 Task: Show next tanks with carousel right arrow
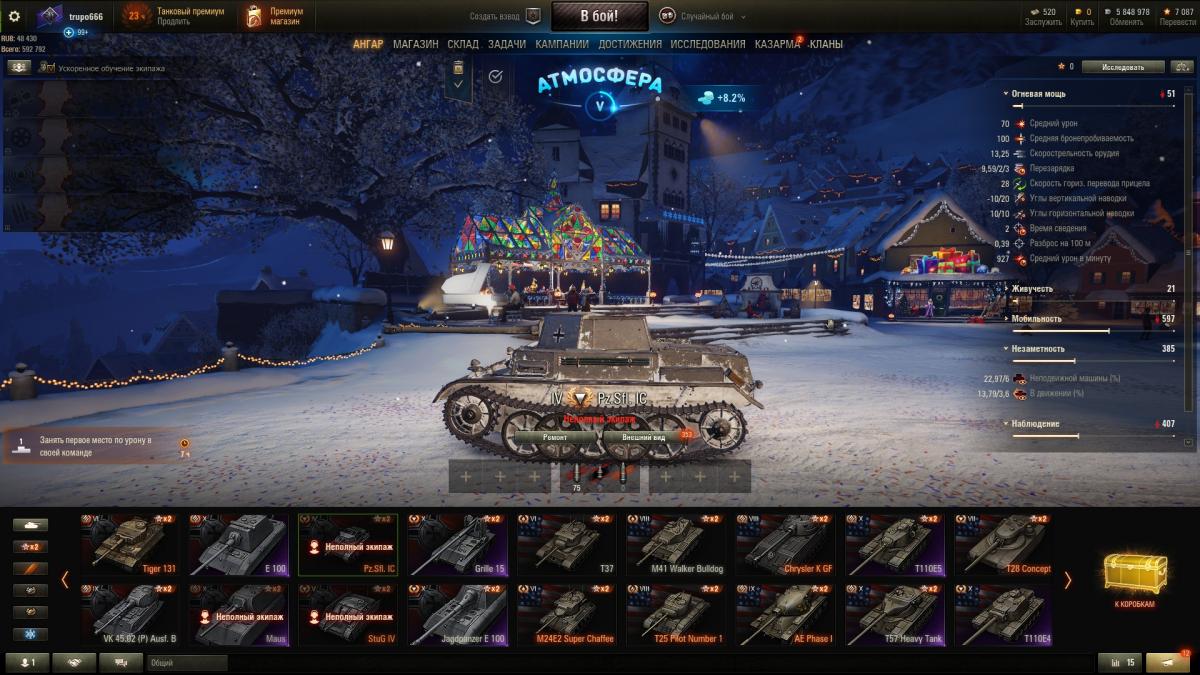pyautogui.click(x=1067, y=580)
